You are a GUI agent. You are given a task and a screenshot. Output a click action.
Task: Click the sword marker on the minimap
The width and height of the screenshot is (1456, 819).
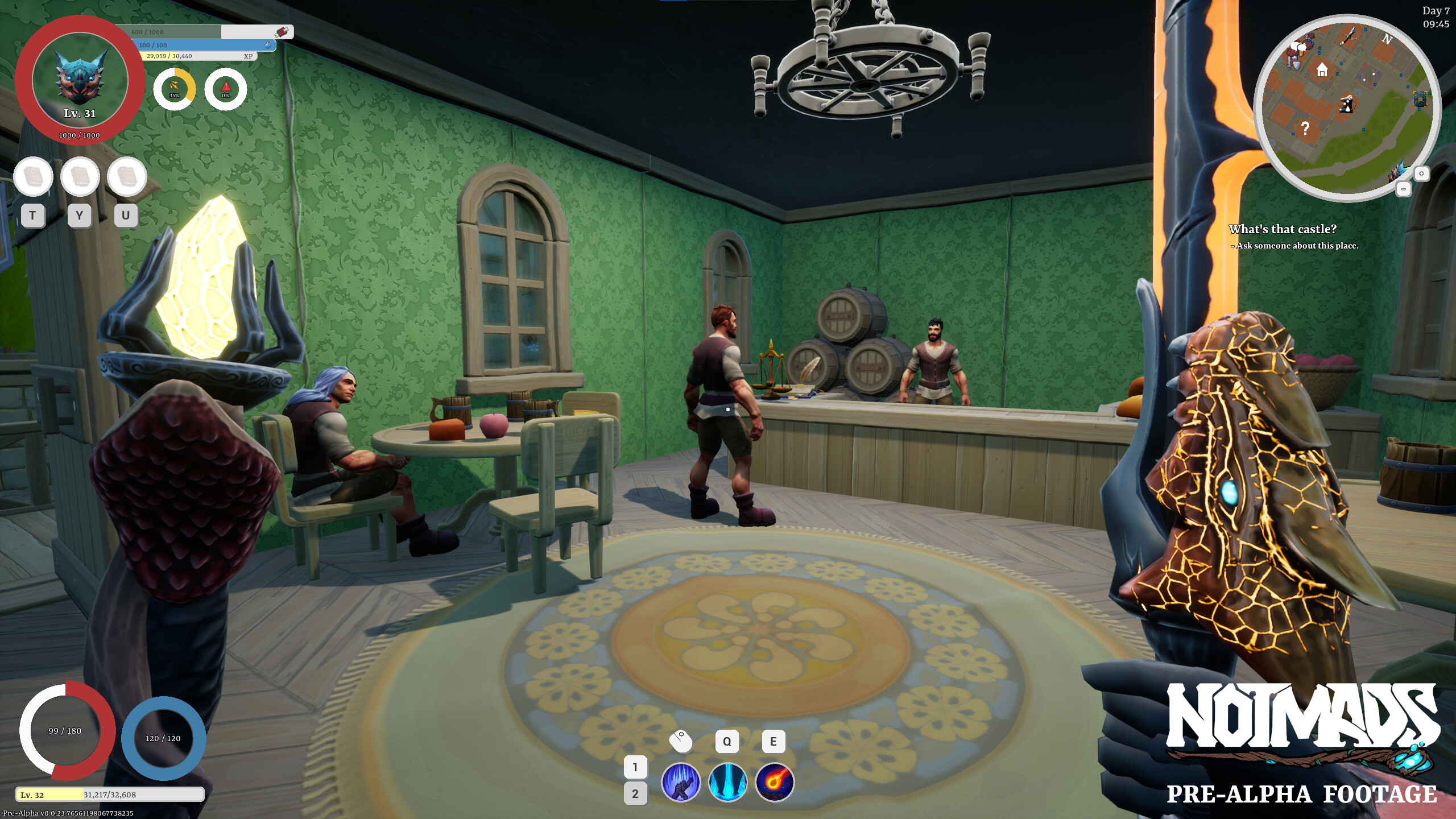(1350, 36)
